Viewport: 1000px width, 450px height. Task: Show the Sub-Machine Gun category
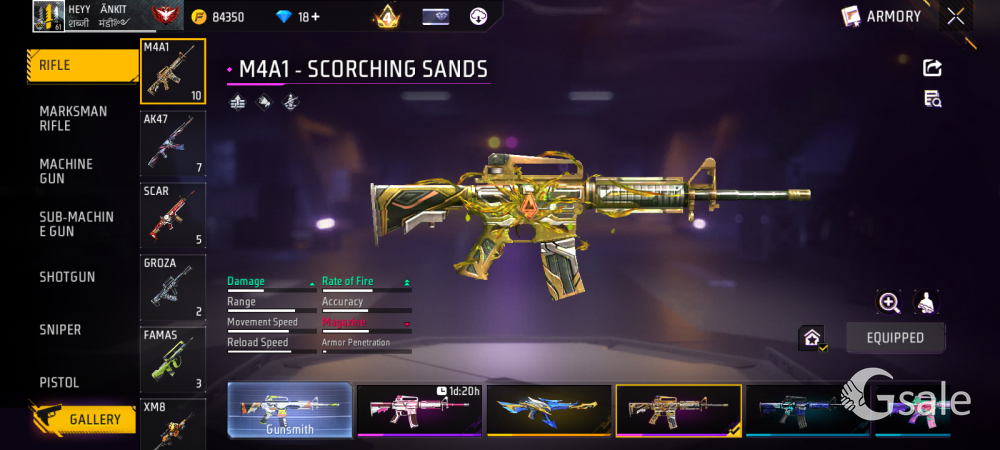pyautogui.click(x=76, y=223)
